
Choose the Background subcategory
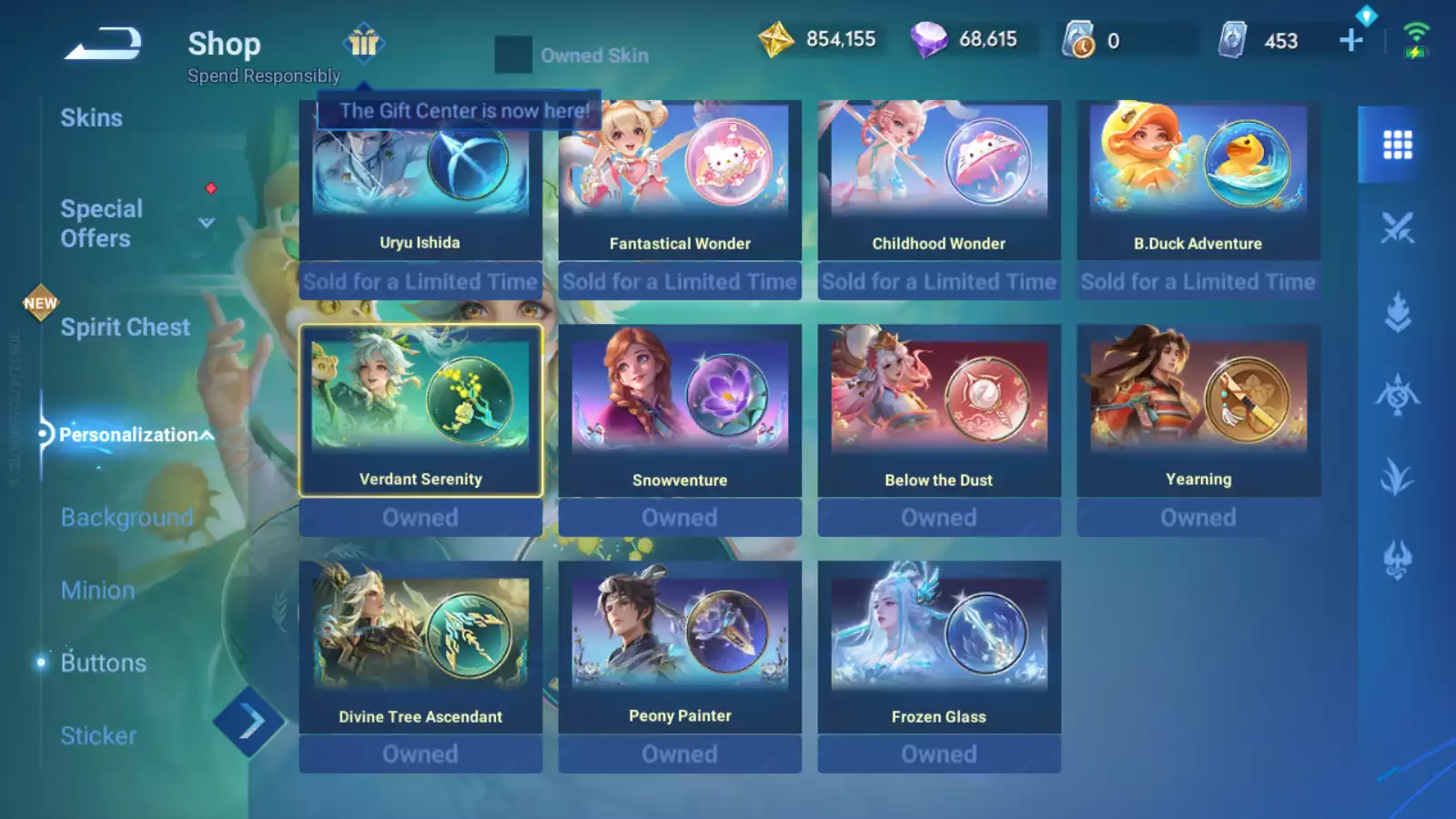126,518
